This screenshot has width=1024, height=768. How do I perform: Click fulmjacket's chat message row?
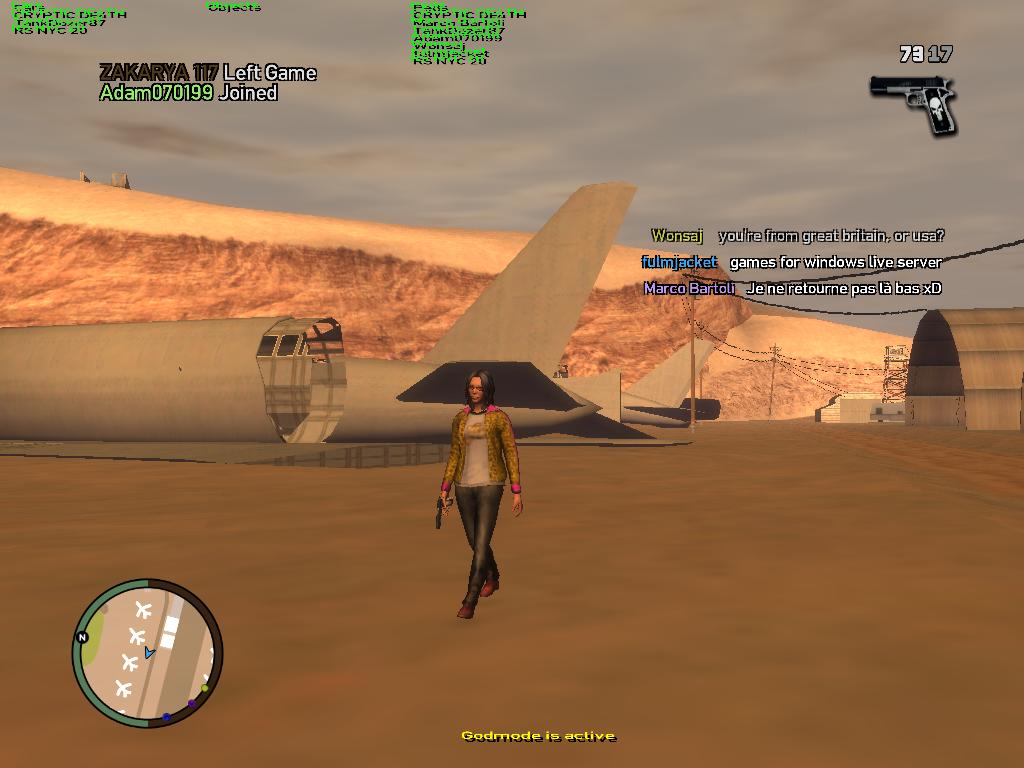click(791, 262)
